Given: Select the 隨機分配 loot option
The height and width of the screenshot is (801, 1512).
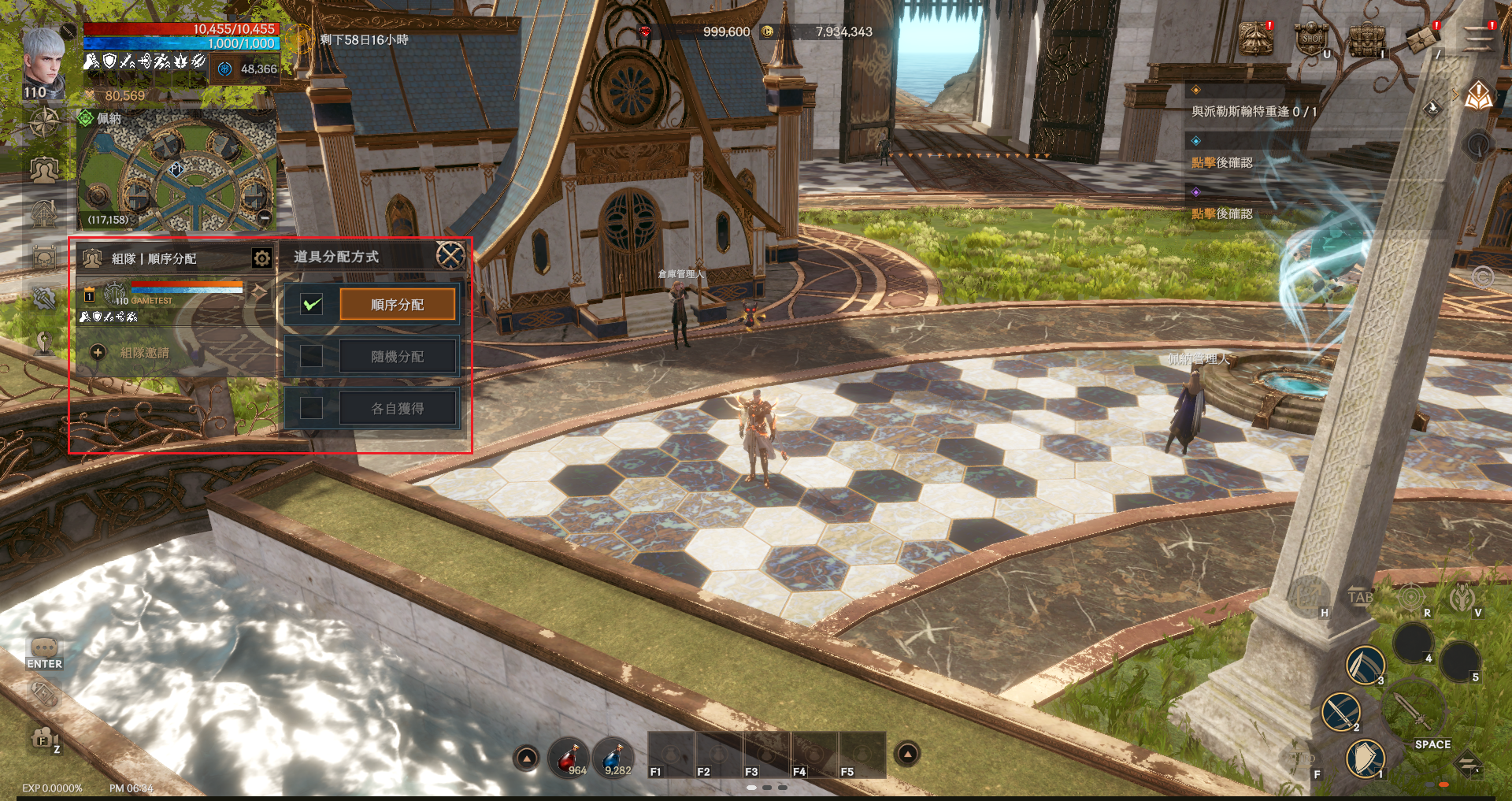Looking at the screenshot, I should point(398,357).
